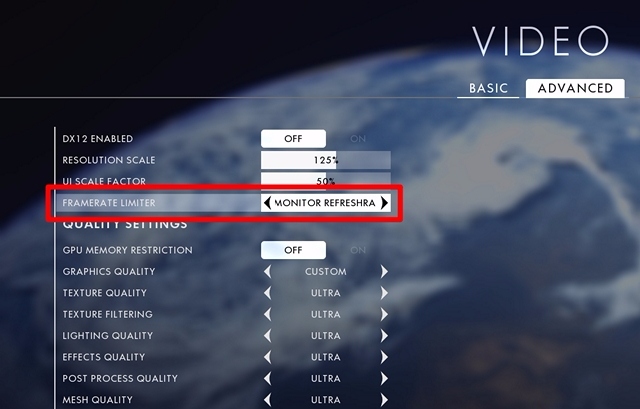Screen dimensions: 640x409
Task: Lower Post Process Quality with left arrow
Action: (x=267, y=378)
